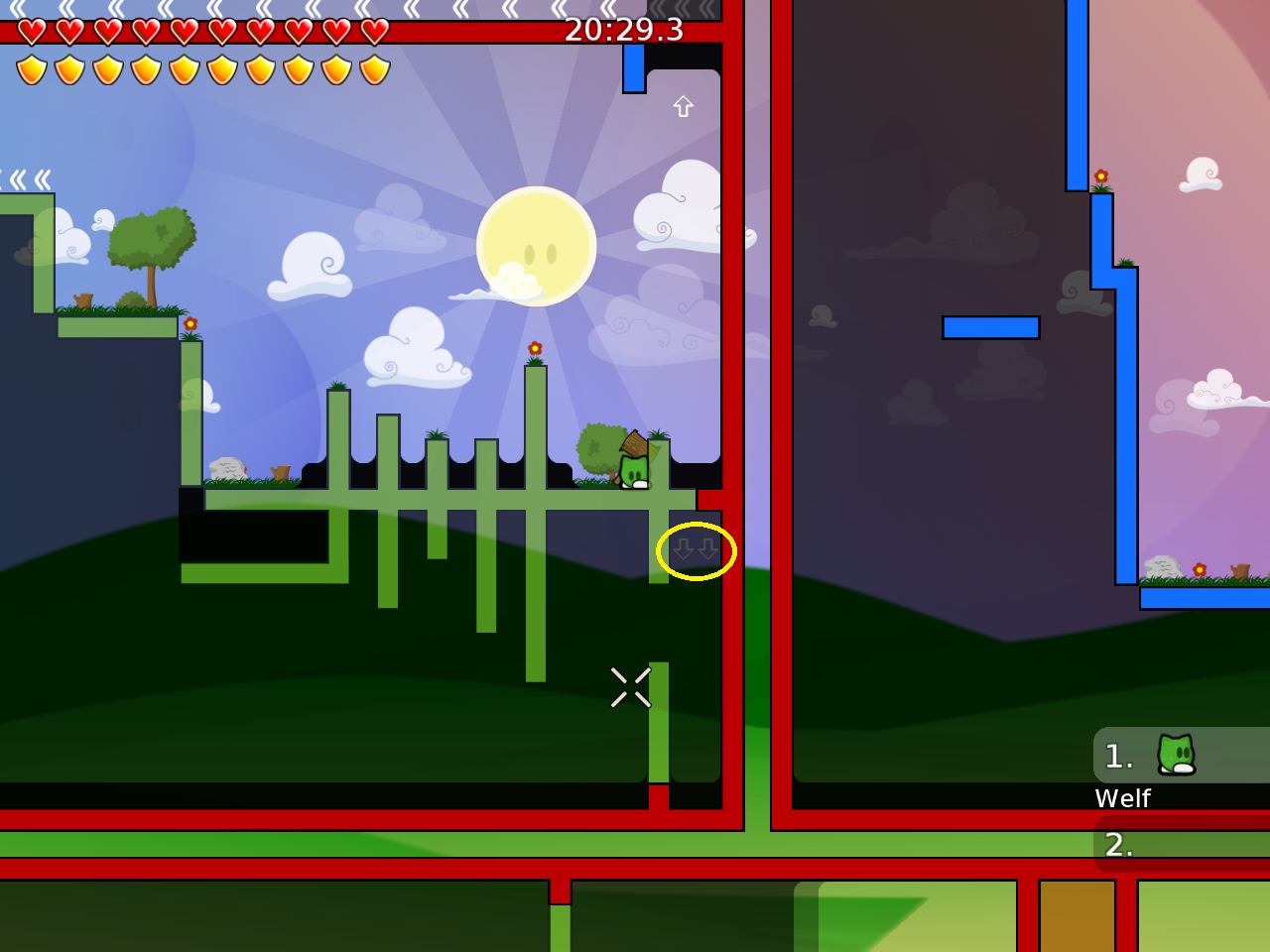Select Welf's first-place ranking entry

click(x=1181, y=757)
